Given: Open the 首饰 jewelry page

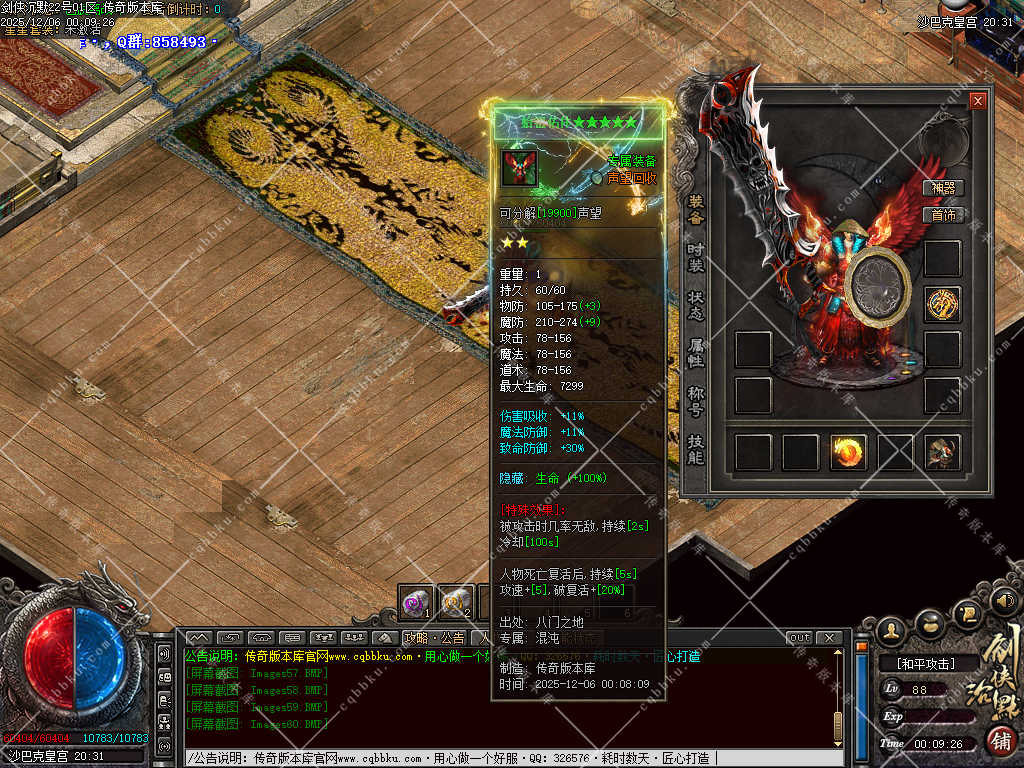Looking at the screenshot, I should tap(943, 215).
